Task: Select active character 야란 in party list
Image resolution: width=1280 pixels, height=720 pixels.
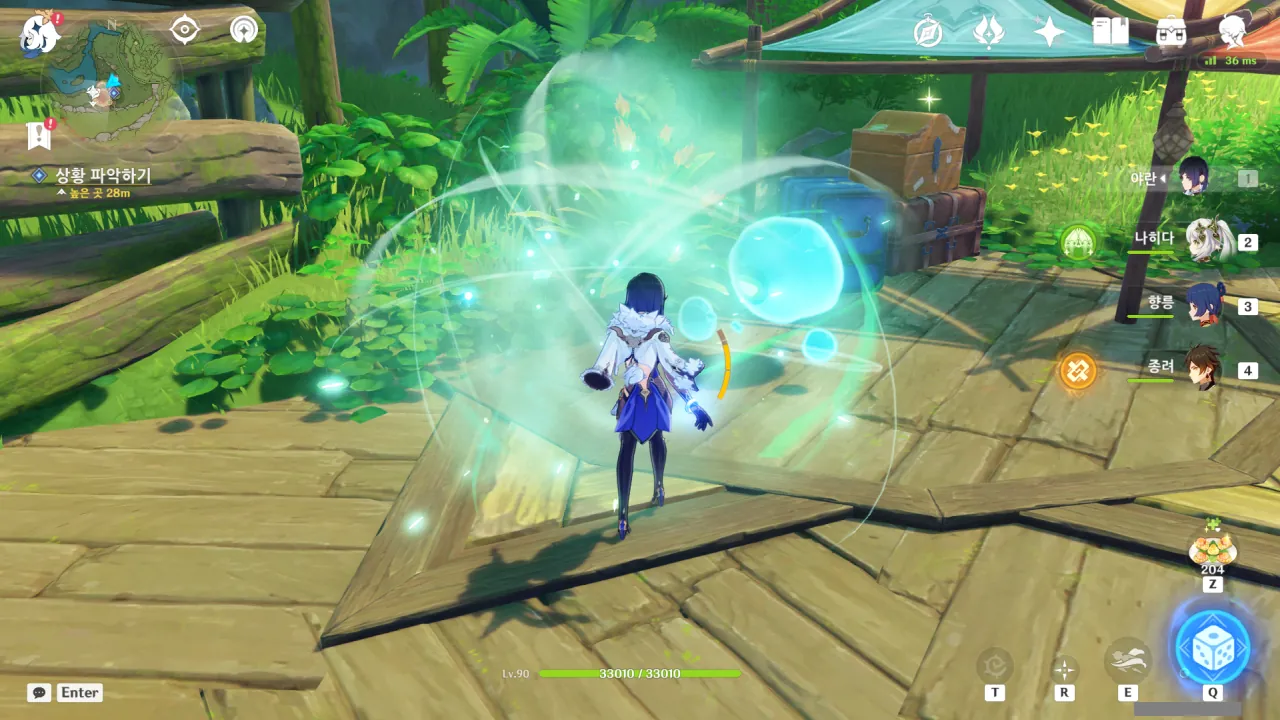Action: pyautogui.click(x=1195, y=177)
